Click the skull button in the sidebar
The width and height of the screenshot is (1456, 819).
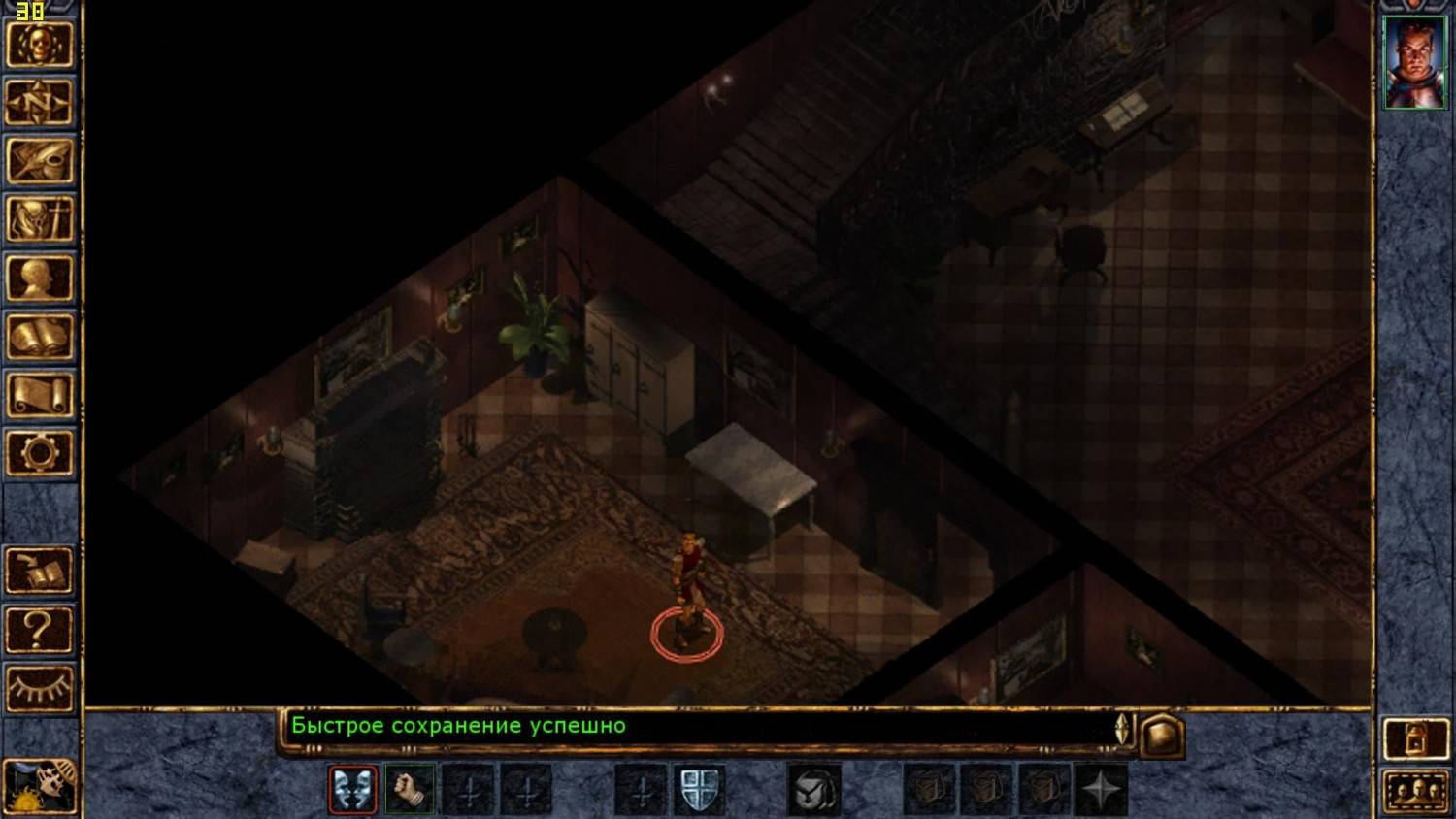[40, 44]
